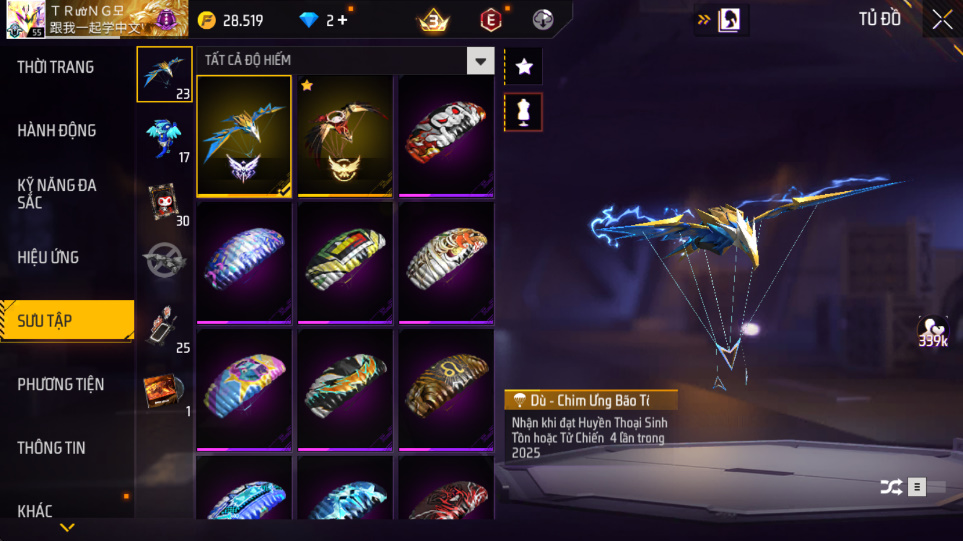Pick the starred red and gold parachute
Screen dimensions: 963x541
pyautogui.click(x=345, y=136)
